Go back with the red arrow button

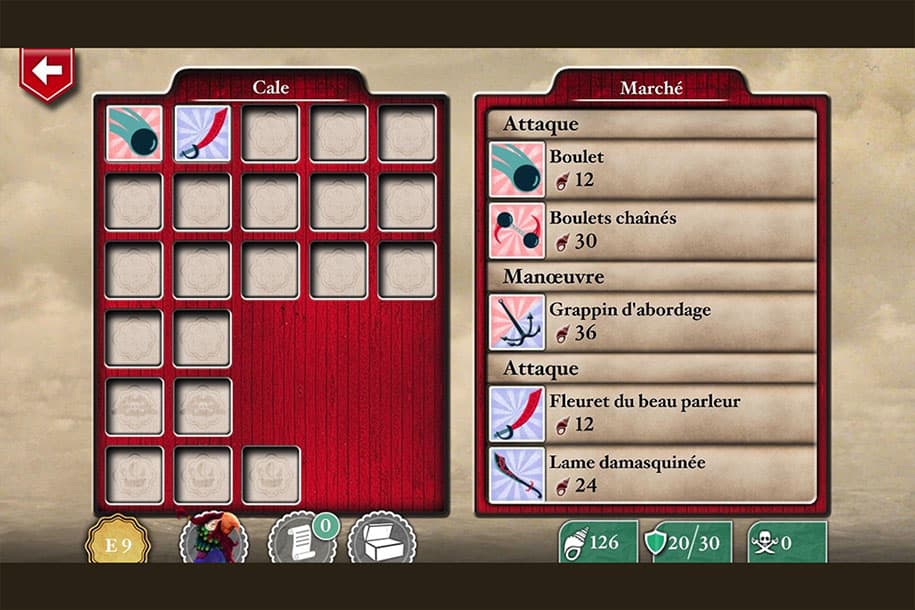coord(45,73)
